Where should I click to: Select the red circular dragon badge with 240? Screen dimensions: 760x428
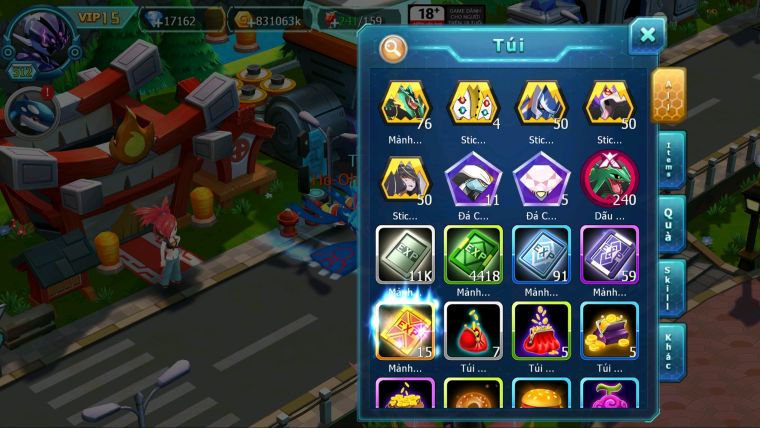[609, 177]
